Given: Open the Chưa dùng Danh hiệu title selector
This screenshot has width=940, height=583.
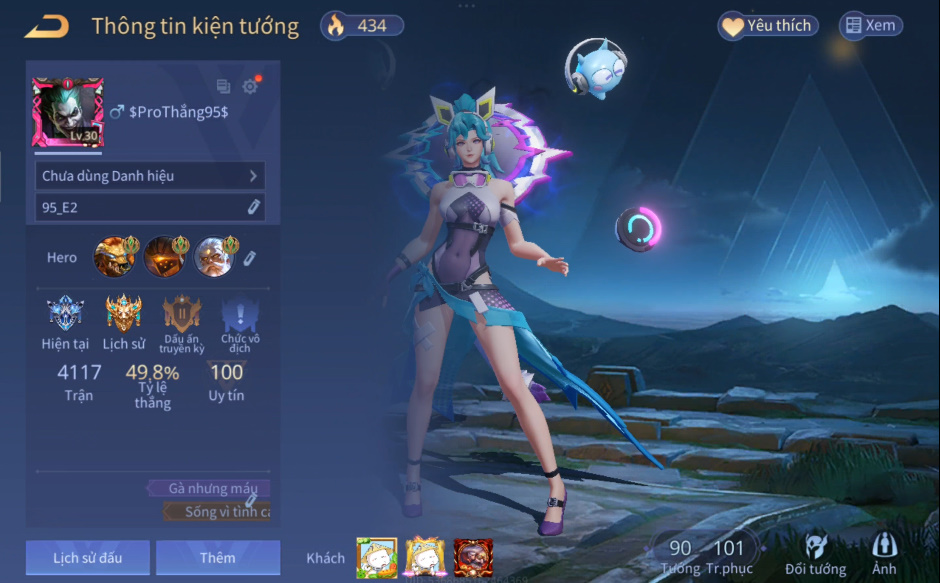Looking at the screenshot, I should (x=149, y=176).
